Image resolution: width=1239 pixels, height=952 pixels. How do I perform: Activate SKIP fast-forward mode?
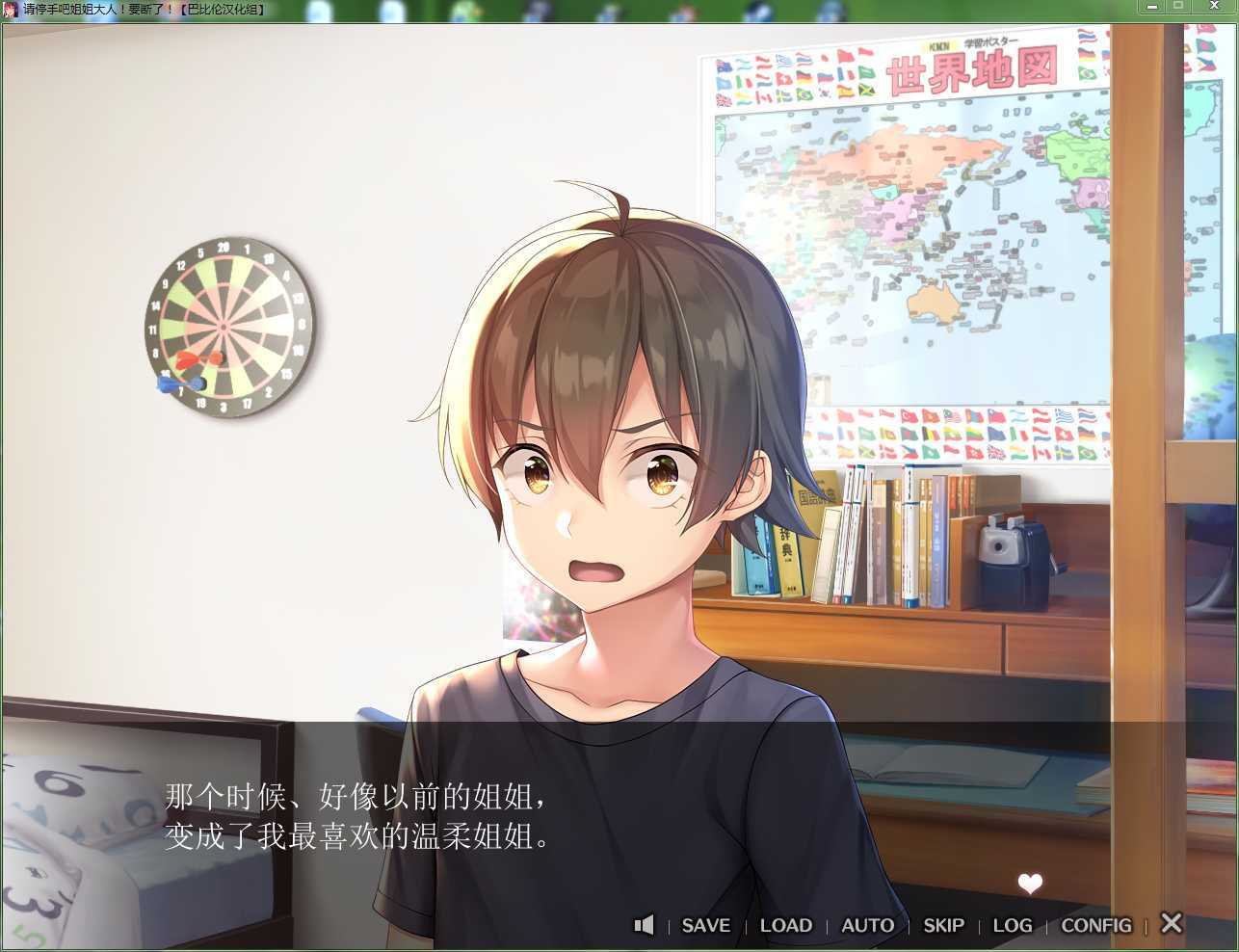point(942,925)
